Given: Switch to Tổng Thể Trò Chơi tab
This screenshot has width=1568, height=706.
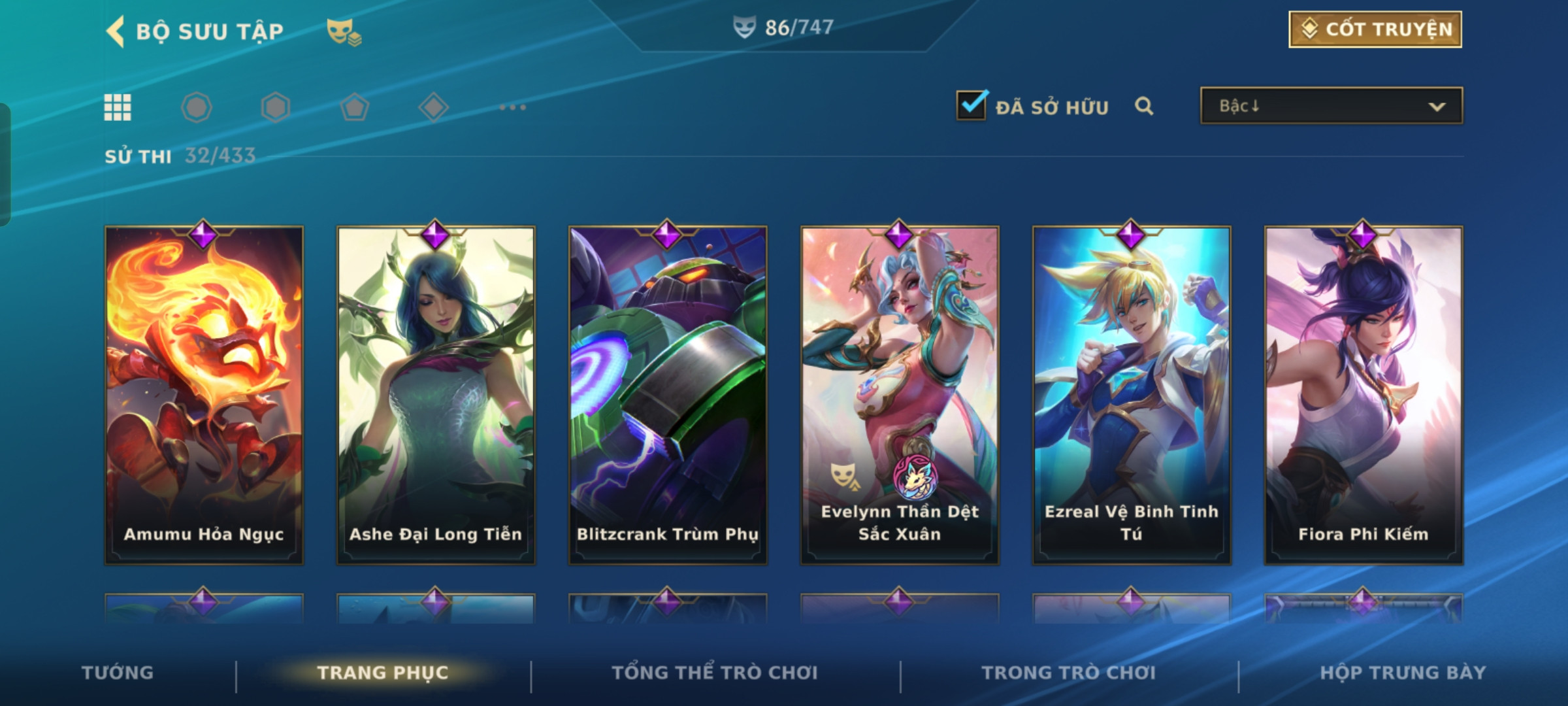Looking at the screenshot, I should click(x=715, y=673).
